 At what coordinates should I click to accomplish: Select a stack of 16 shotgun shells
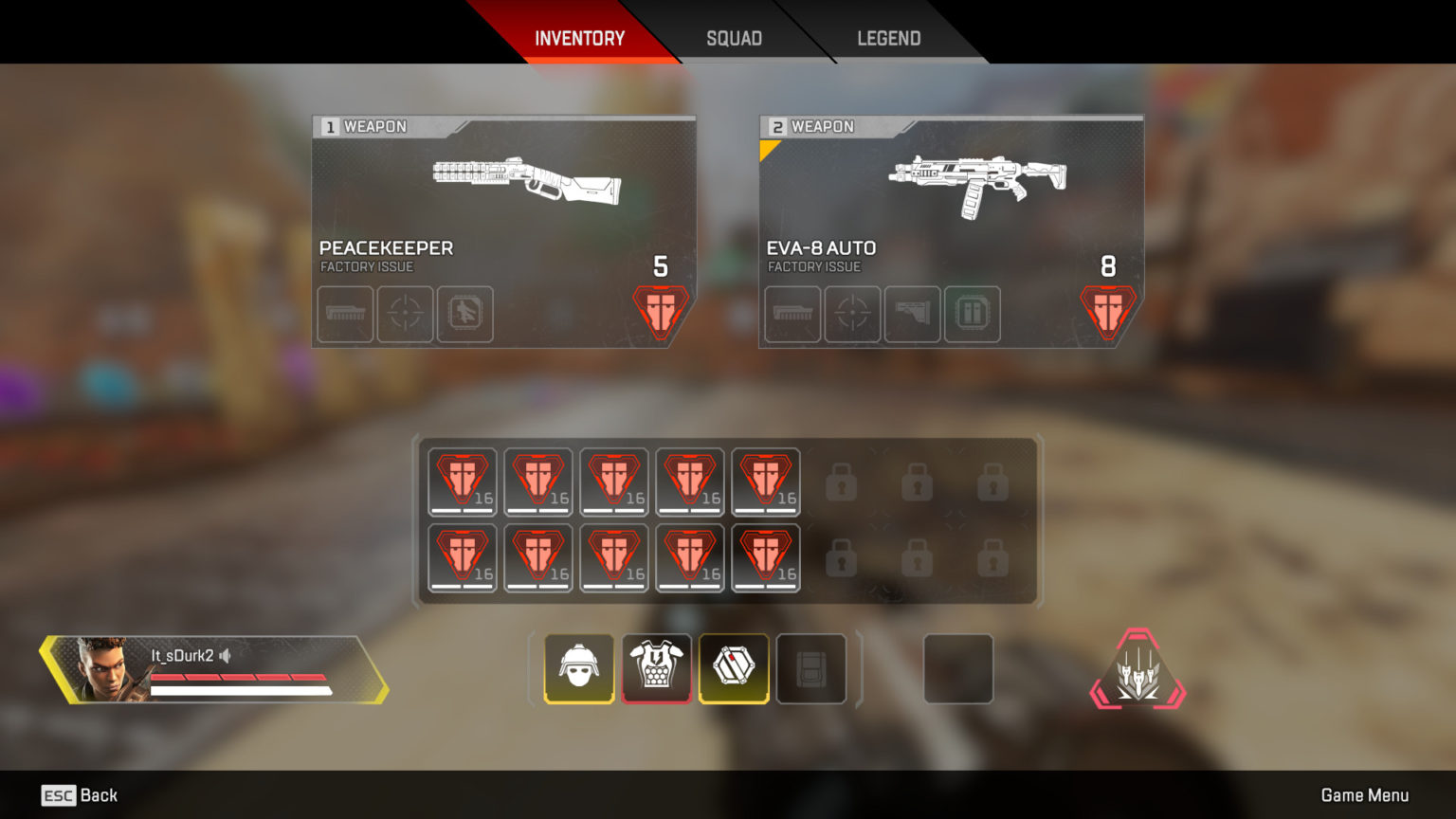coord(462,482)
